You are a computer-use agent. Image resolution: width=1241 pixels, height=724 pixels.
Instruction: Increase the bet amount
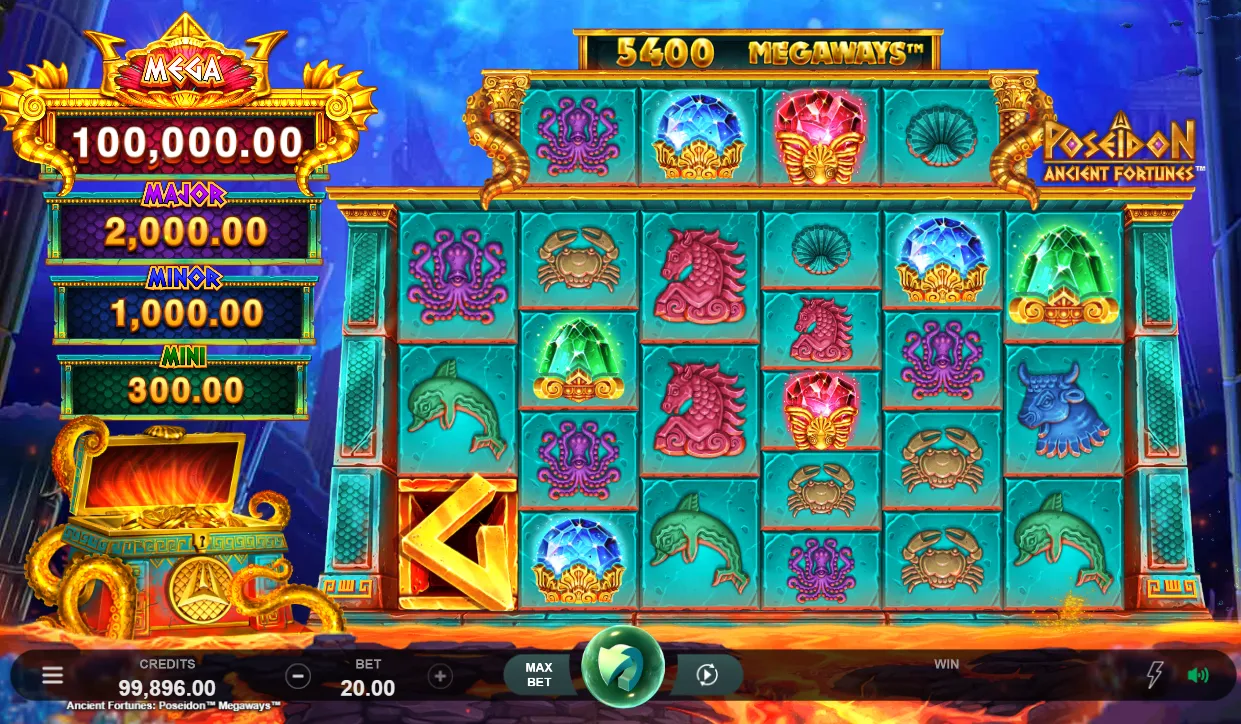440,676
